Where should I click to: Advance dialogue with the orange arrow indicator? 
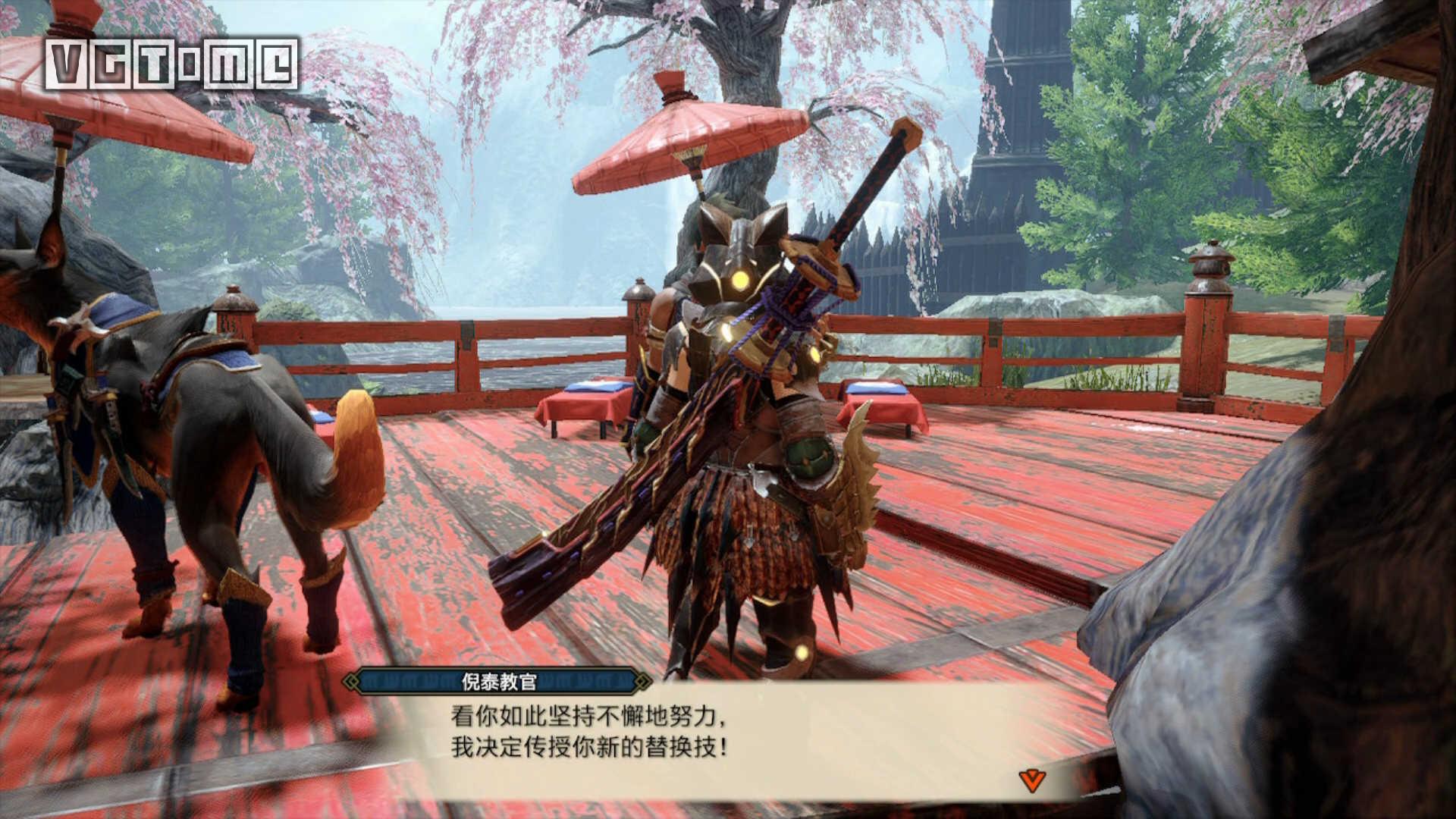[x=1030, y=780]
